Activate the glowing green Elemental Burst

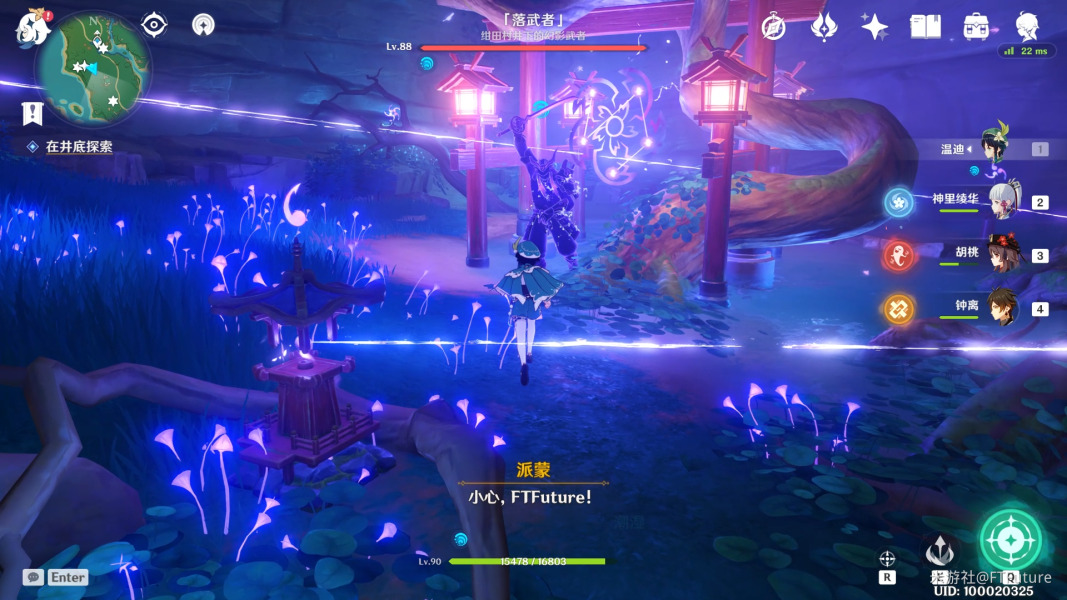(x=1011, y=542)
